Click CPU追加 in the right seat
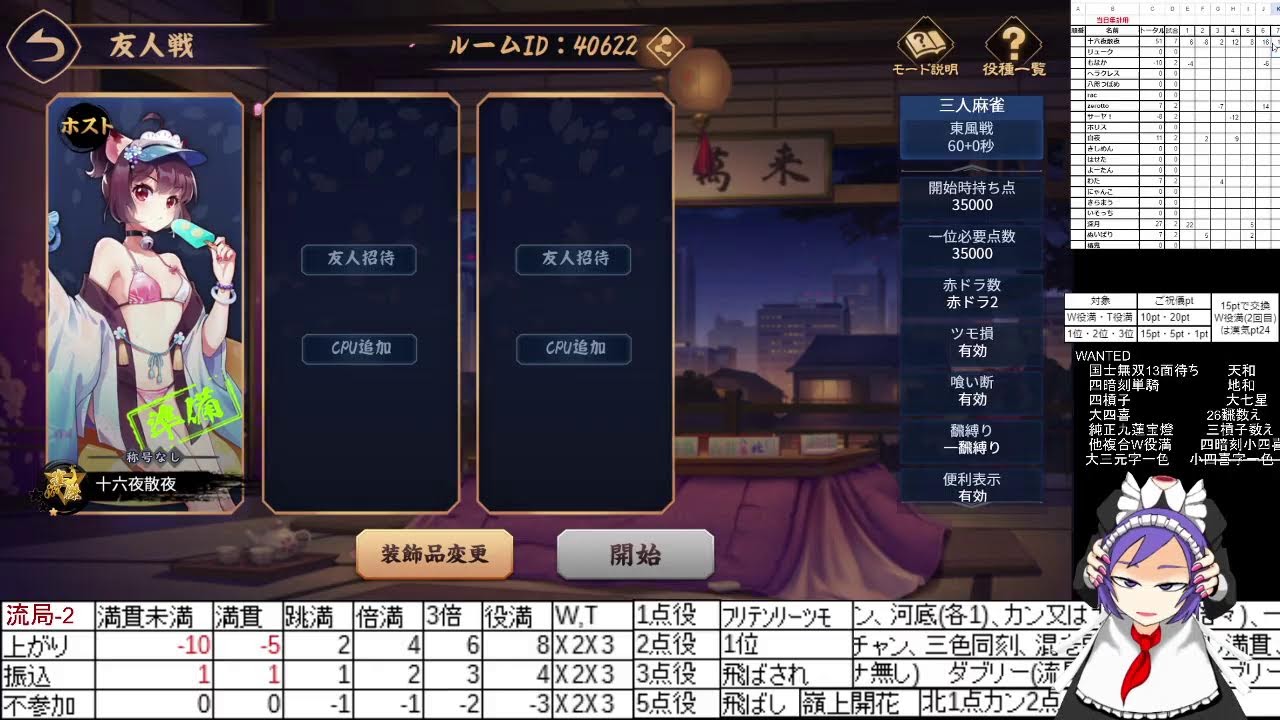Viewport: 1280px width, 720px height. [x=572, y=349]
